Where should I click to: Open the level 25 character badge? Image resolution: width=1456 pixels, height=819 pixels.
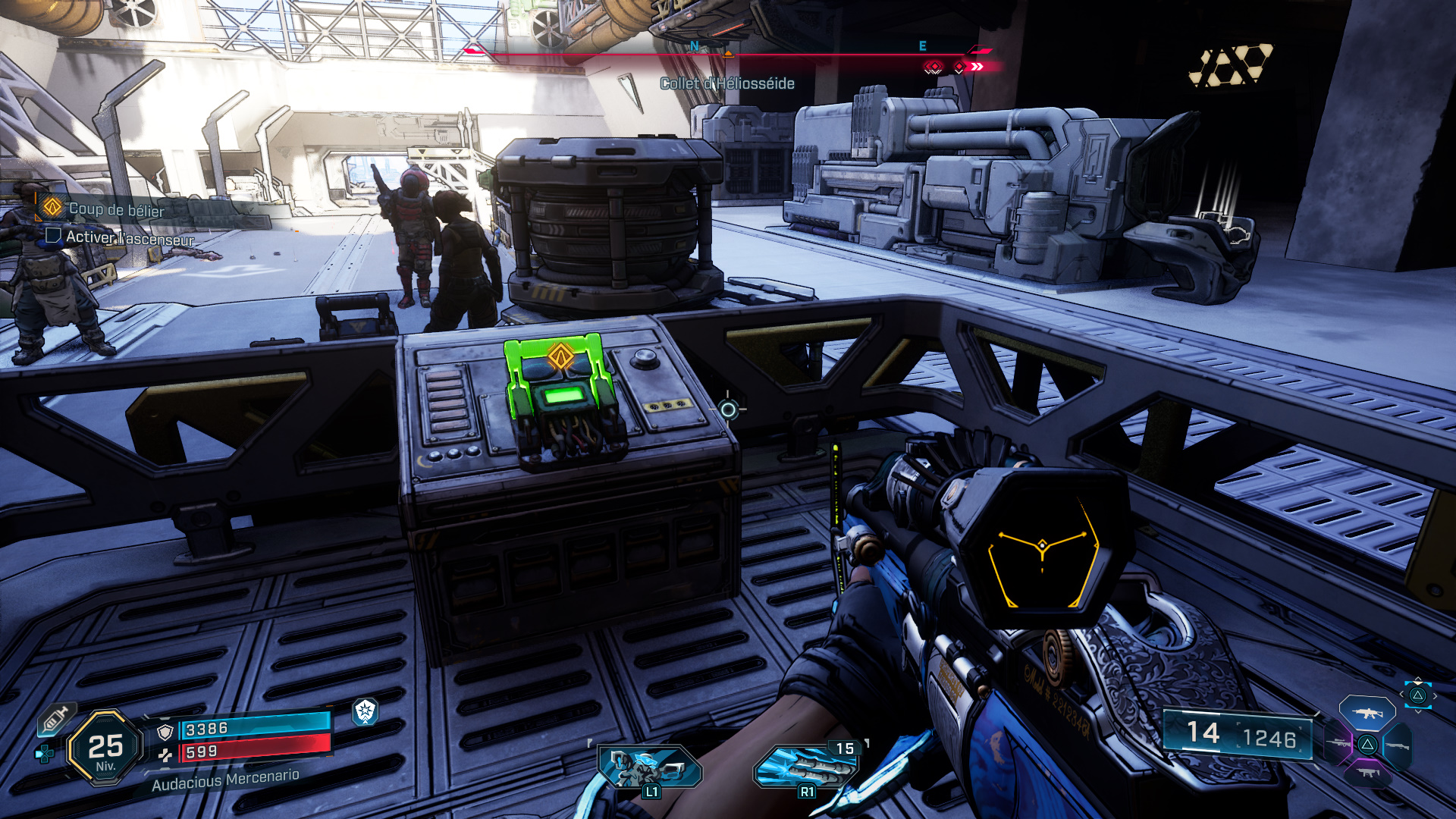[105, 748]
